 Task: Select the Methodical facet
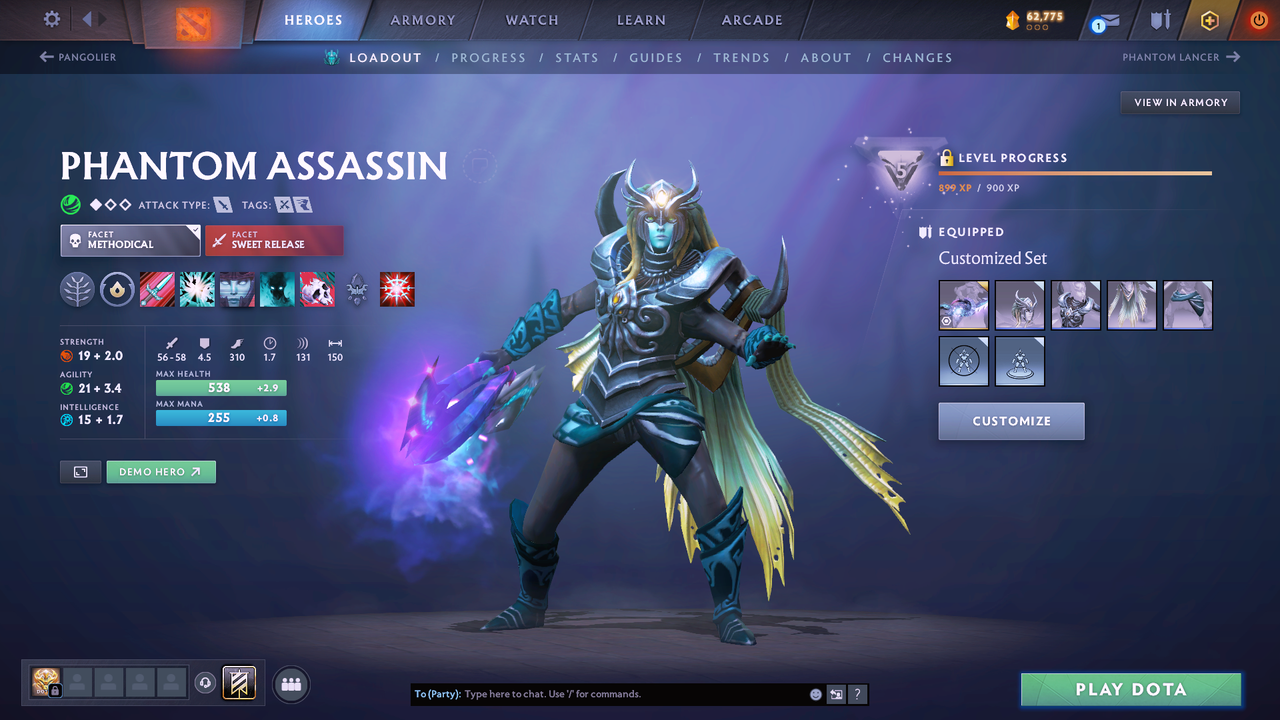click(x=130, y=240)
